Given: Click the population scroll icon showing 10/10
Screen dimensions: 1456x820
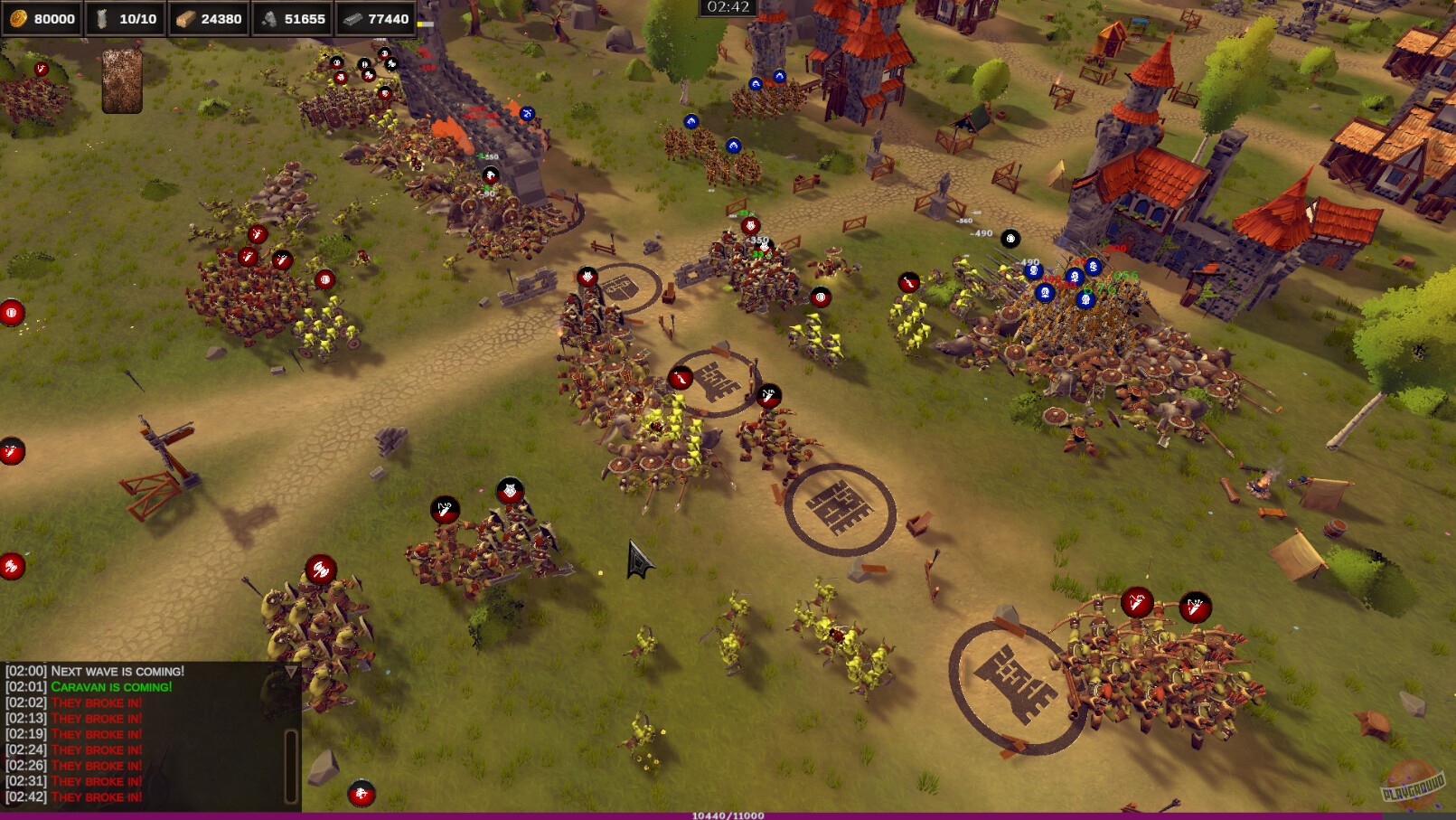Looking at the screenshot, I should click(103, 16).
